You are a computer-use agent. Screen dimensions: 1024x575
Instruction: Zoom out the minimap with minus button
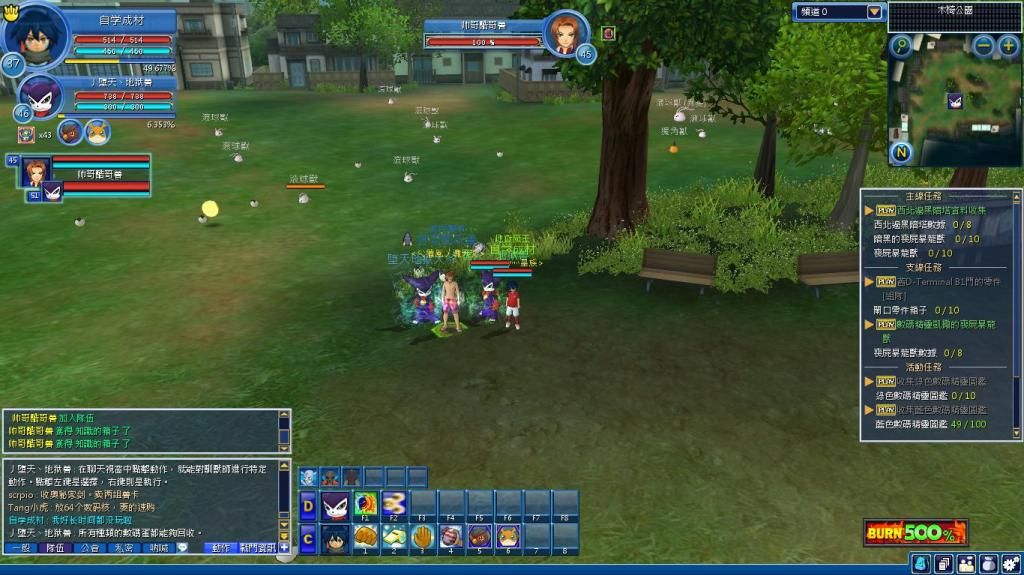point(984,45)
